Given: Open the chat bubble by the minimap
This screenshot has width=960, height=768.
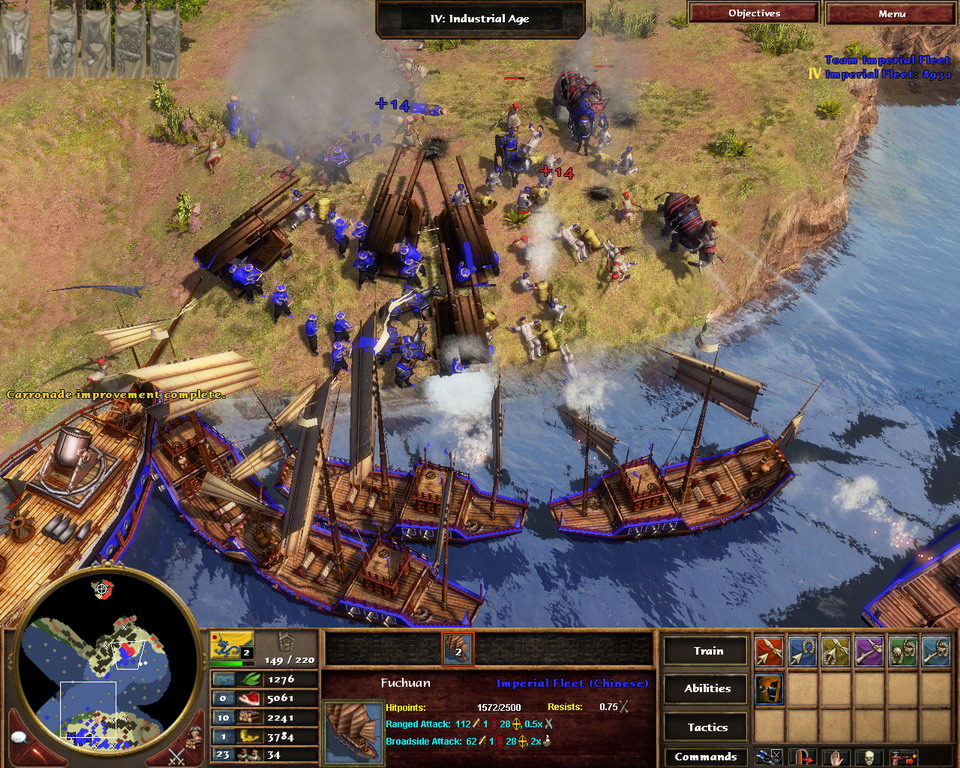Looking at the screenshot, I should [x=17, y=738].
